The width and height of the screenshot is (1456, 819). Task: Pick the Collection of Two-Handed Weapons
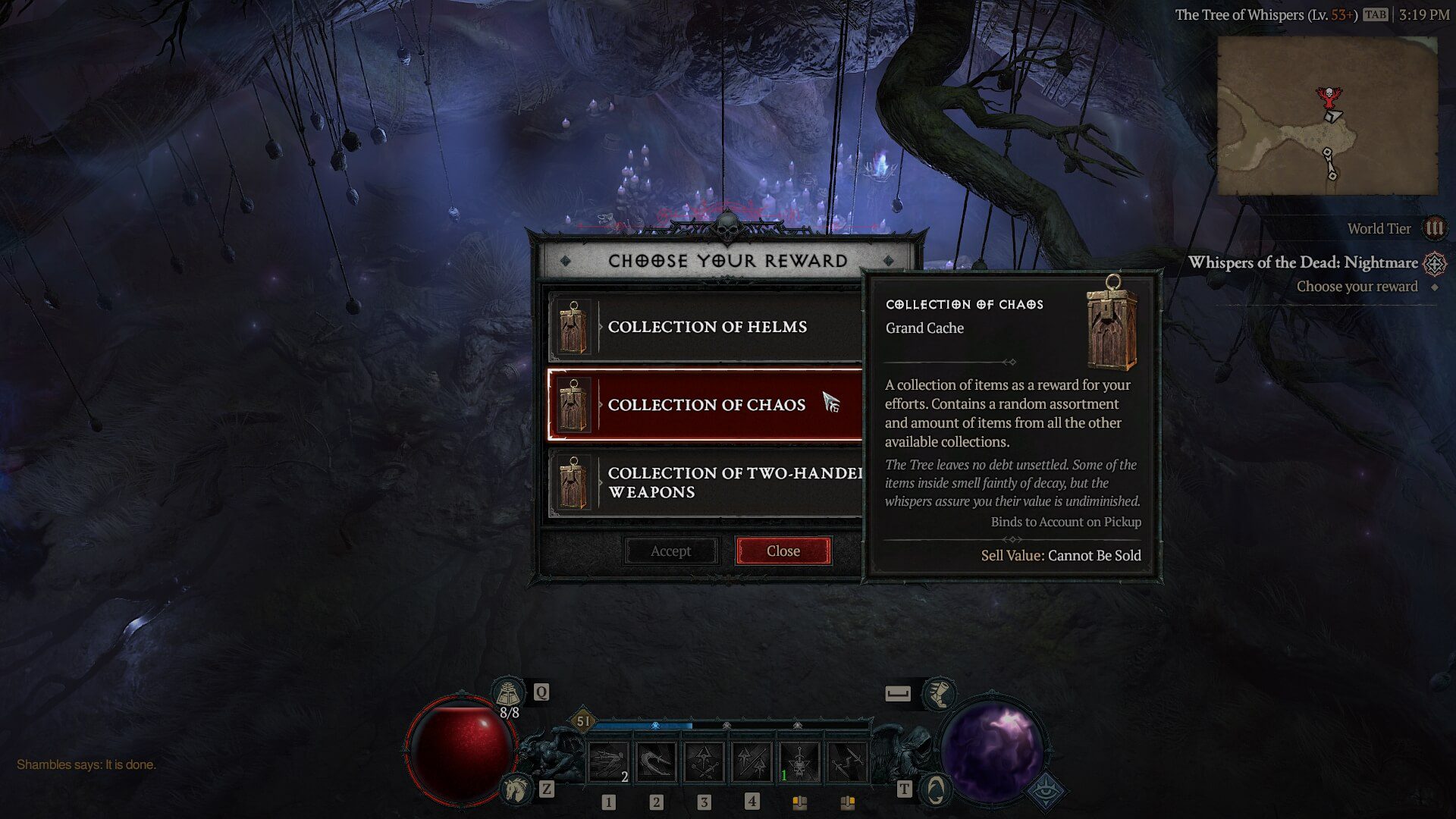click(x=705, y=483)
